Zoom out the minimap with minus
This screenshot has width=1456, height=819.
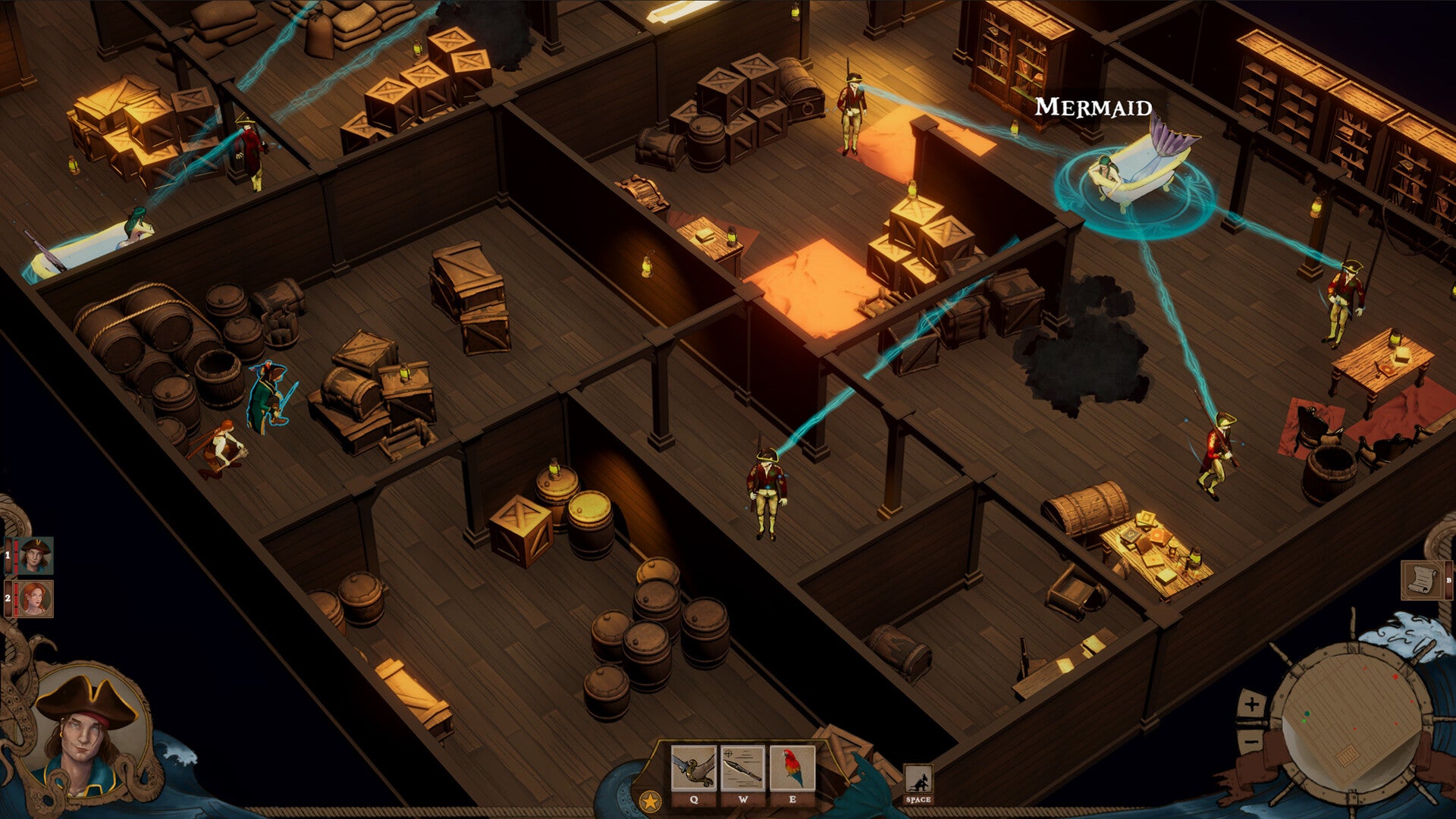[1250, 738]
